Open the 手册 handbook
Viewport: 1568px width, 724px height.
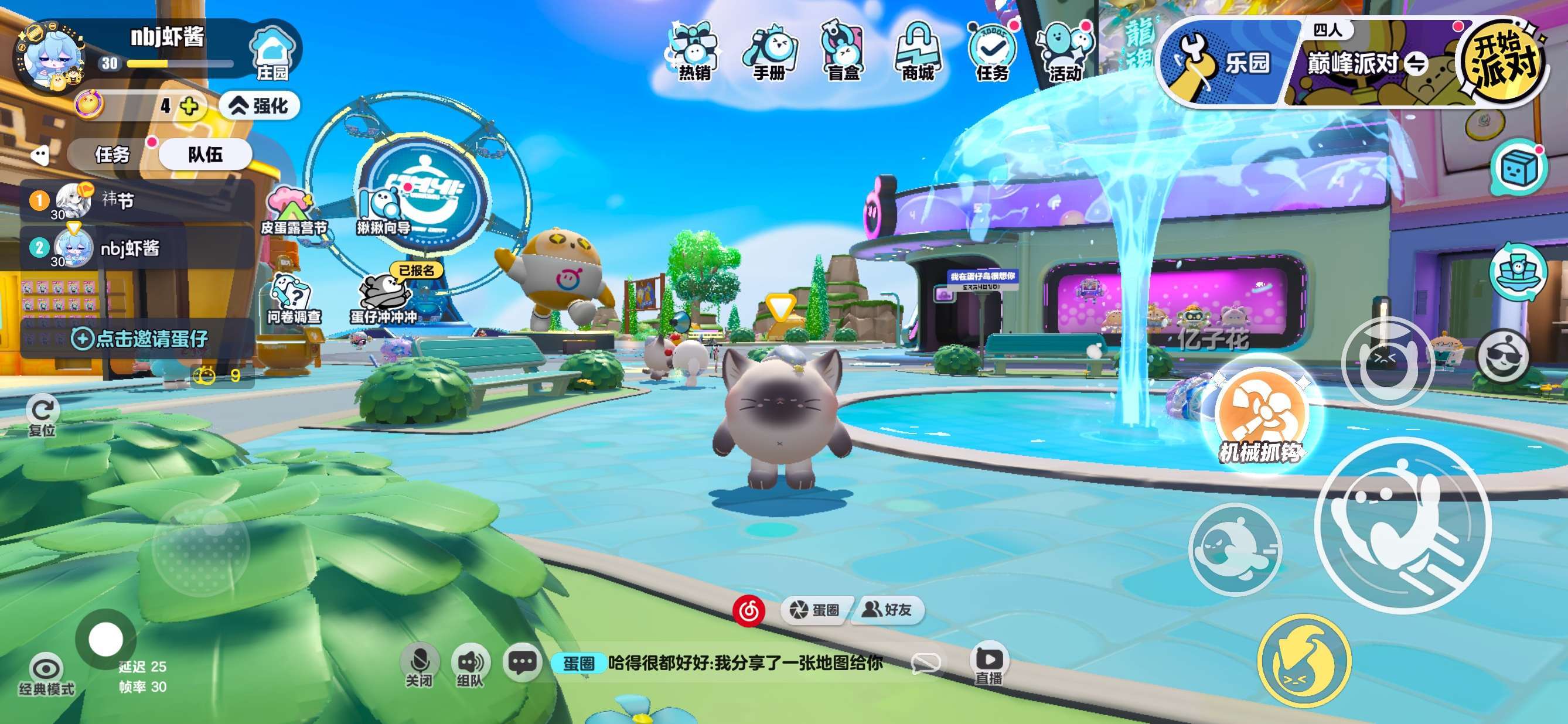point(769,52)
